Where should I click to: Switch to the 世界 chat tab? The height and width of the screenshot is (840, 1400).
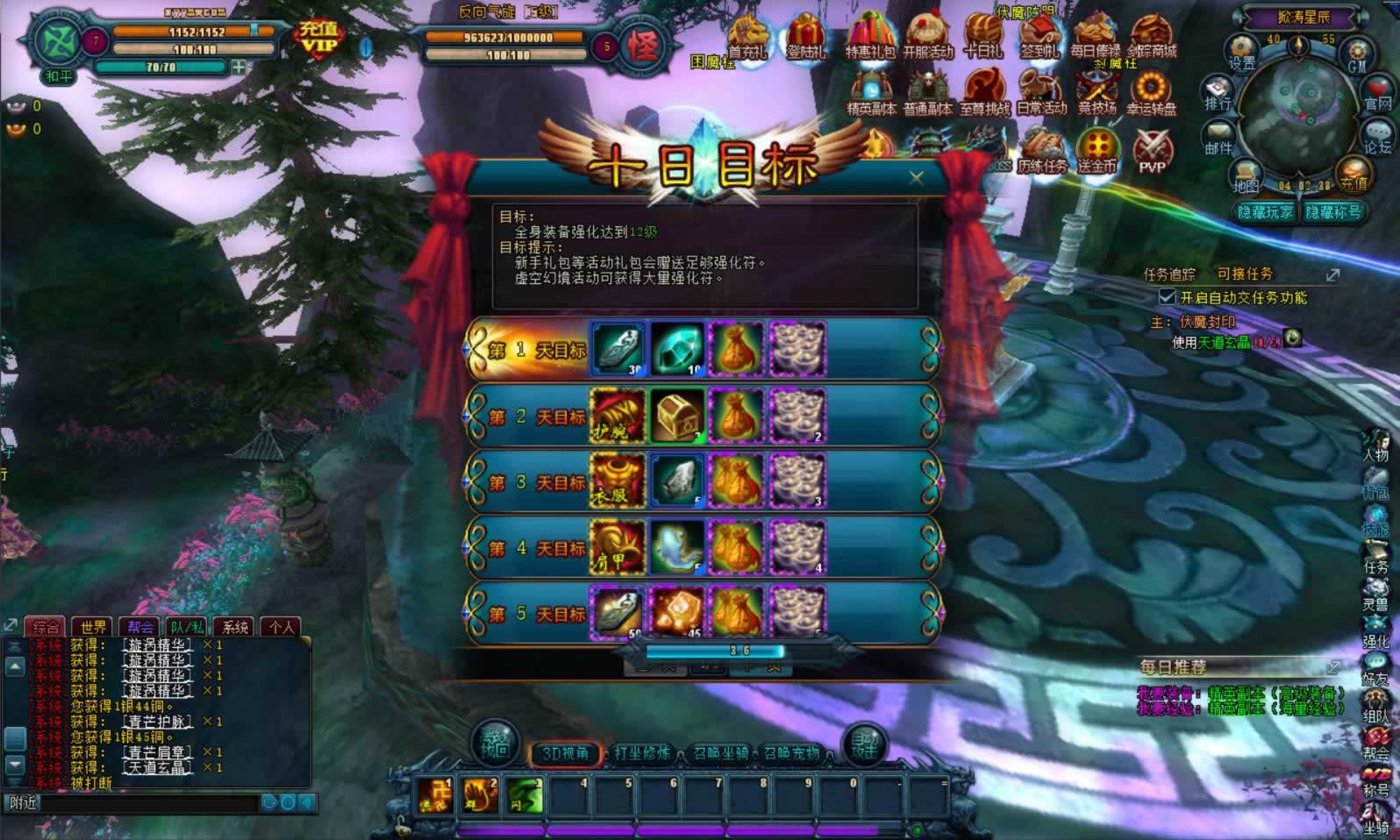pyautogui.click(x=93, y=626)
